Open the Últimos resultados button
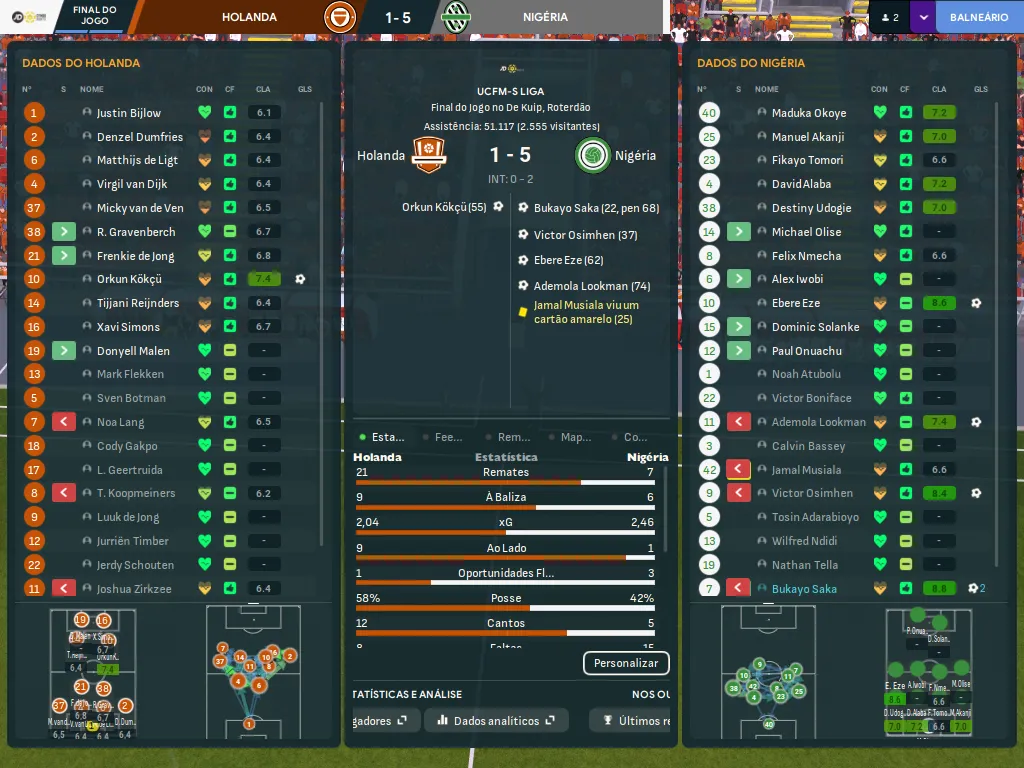The height and width of the screenshot is (768, 1024). [x=632, y=720]
